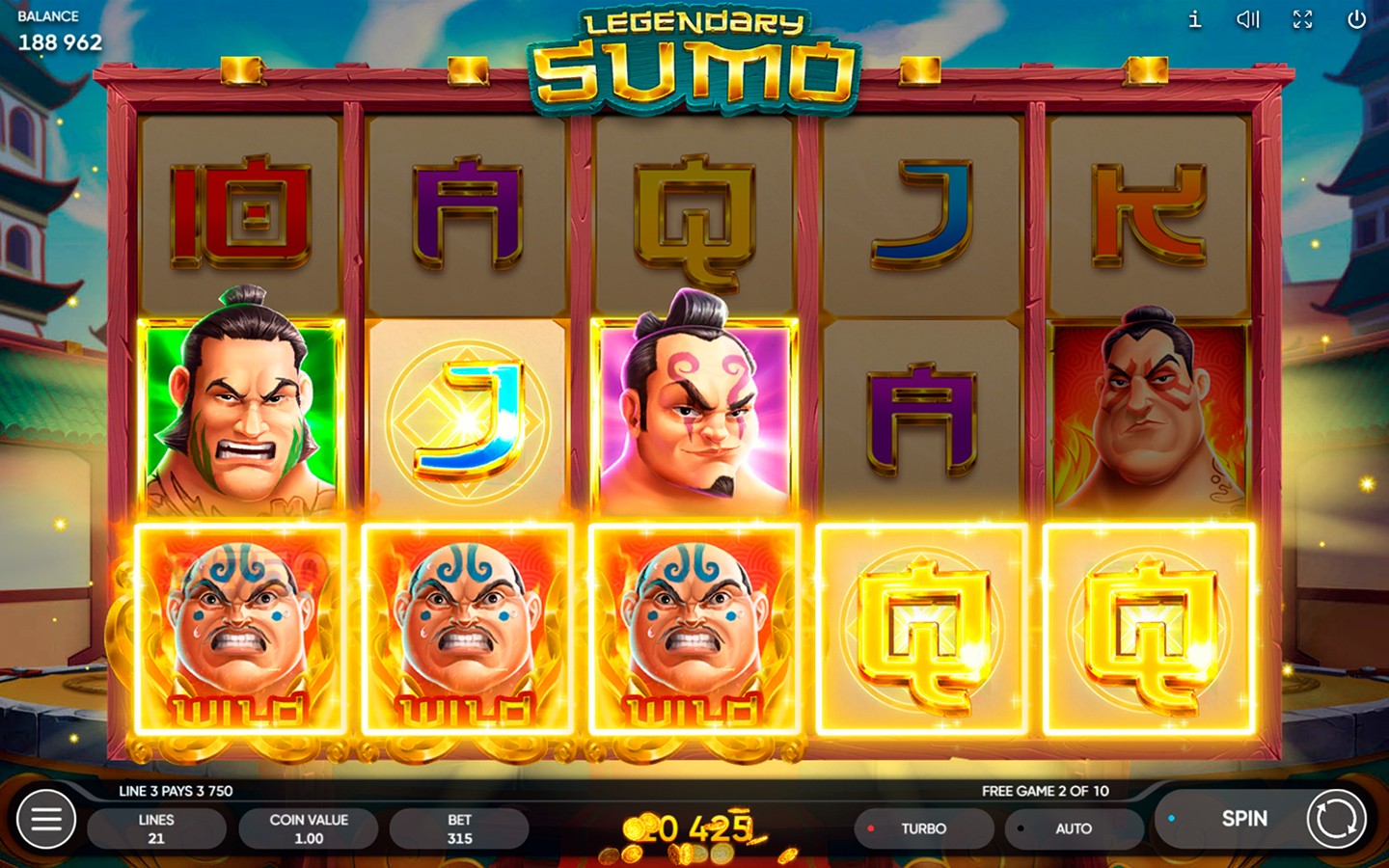Enable Turbo mode
The image size is (1389, 868).
924,827
